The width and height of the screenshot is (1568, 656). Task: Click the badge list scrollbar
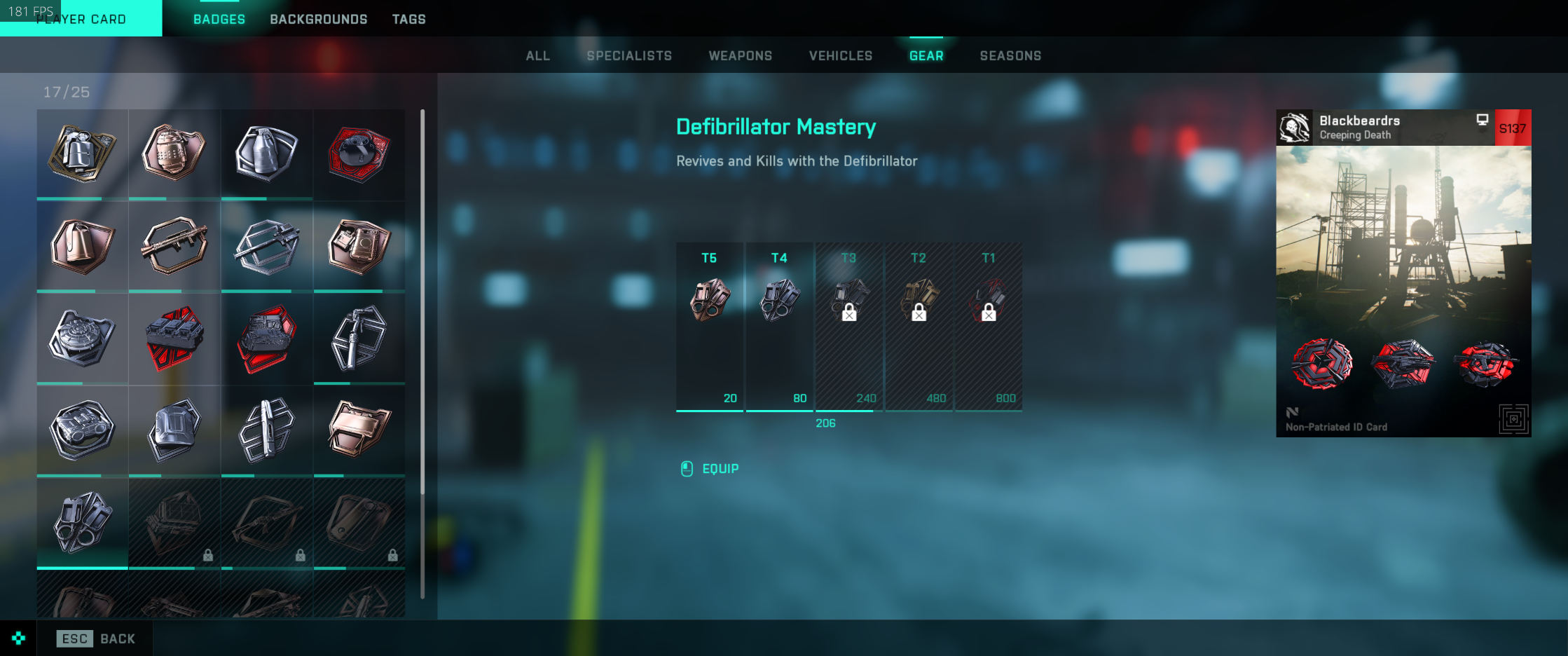click(422, 301)
